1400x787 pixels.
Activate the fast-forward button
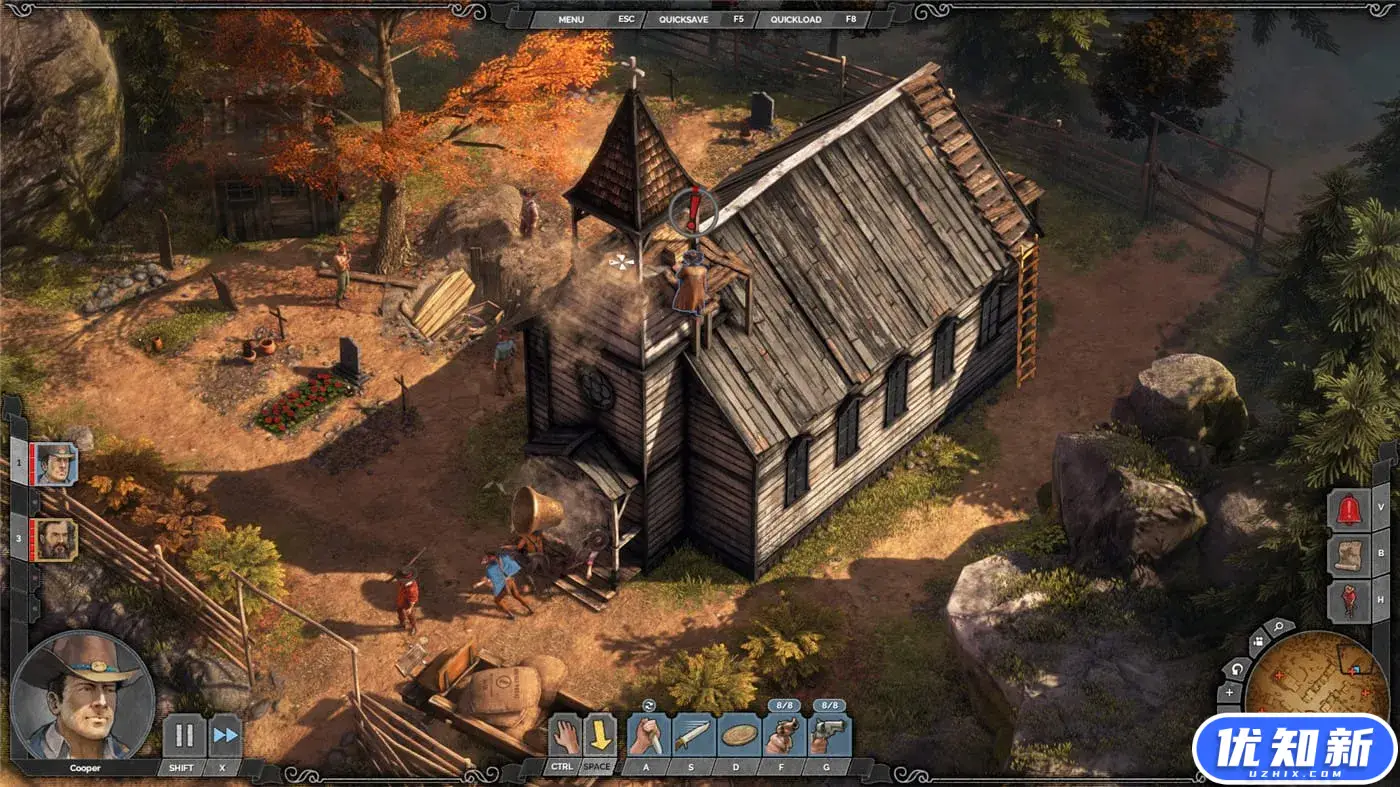(226, 736)
